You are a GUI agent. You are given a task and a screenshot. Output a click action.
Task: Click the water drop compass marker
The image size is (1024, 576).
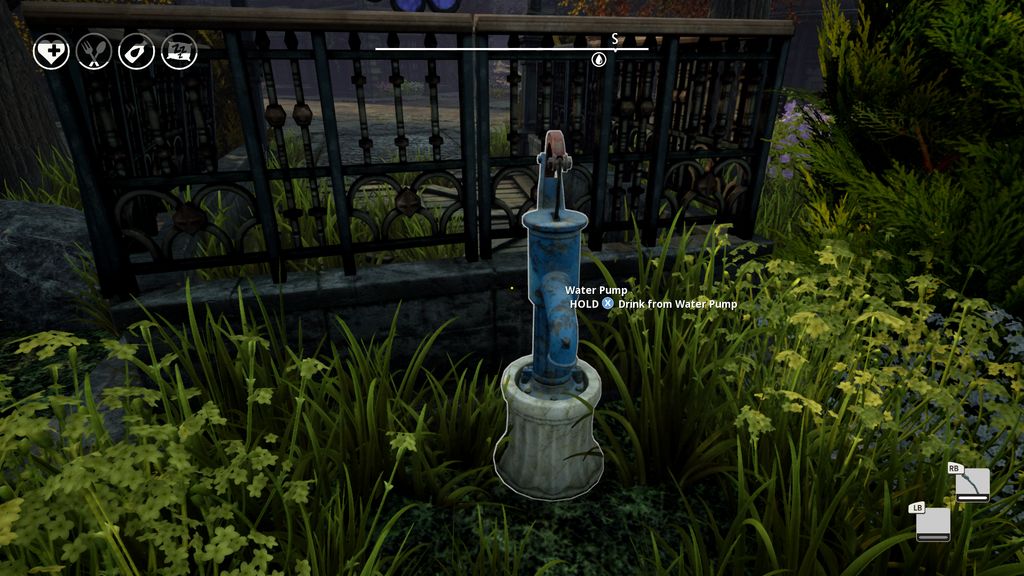point(599,60)
